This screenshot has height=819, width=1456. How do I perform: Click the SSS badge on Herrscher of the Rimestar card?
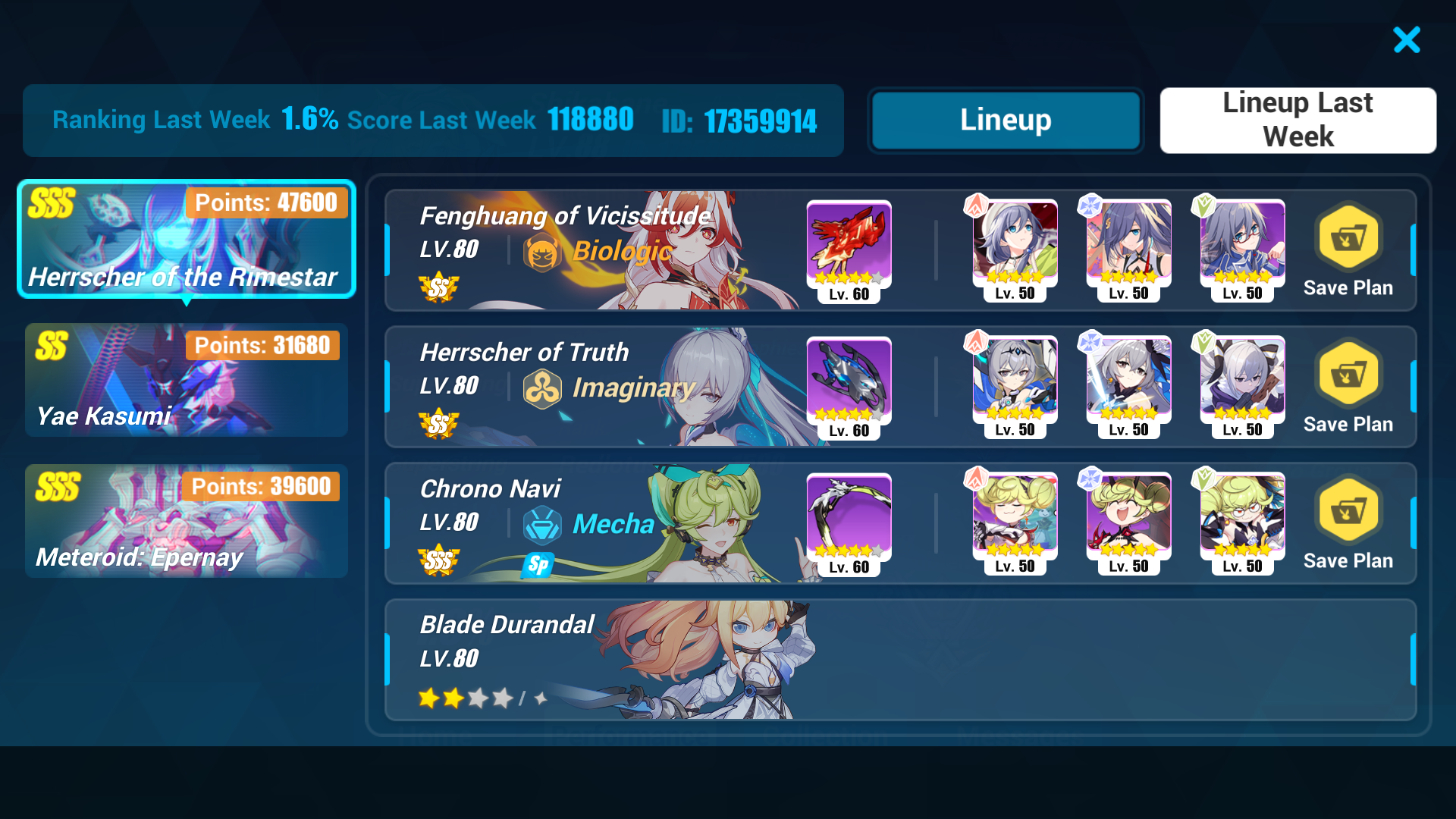50,202
